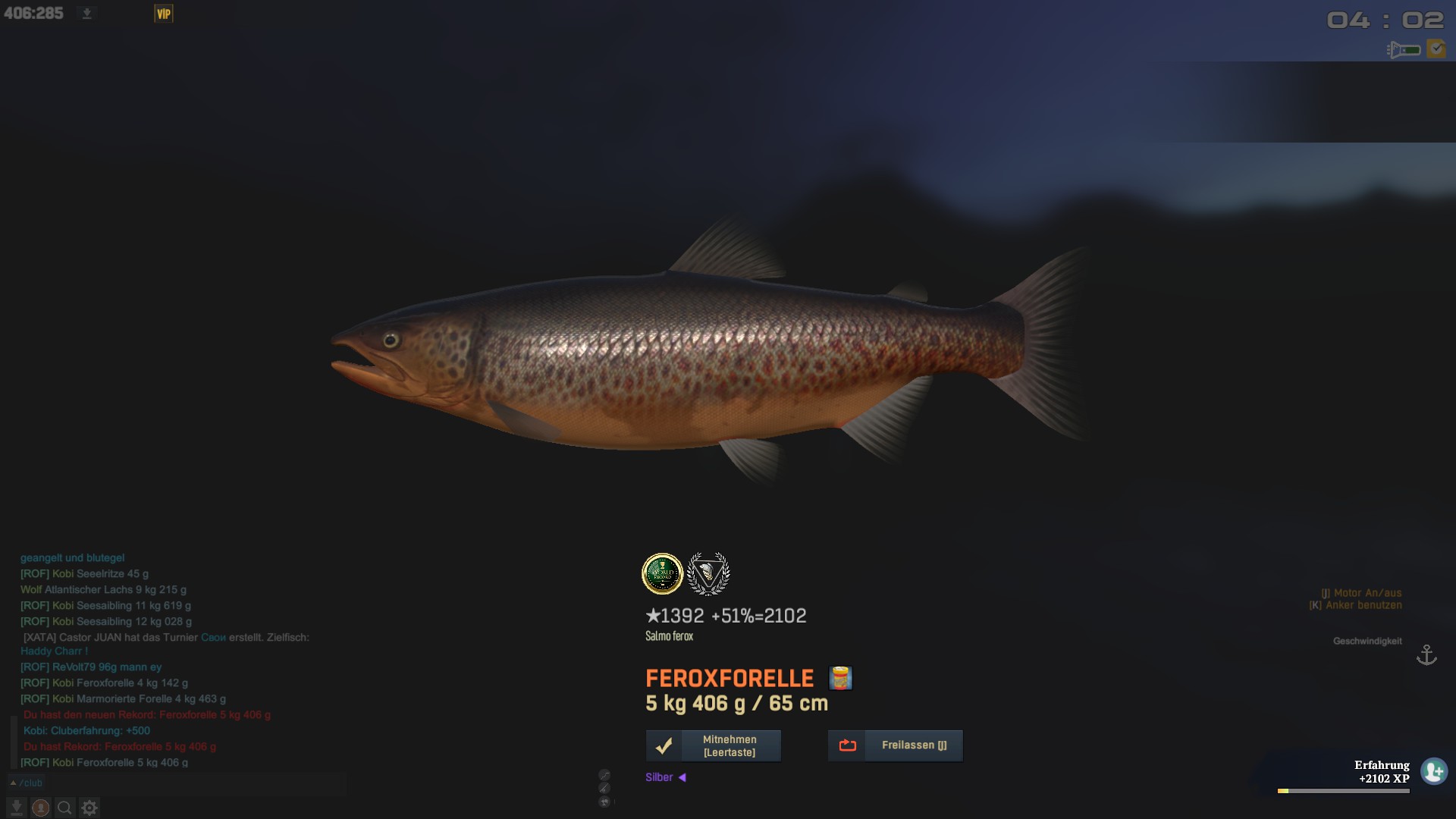Click the VIP badge
1456x819 pixels.
click(x=163, y=14)
